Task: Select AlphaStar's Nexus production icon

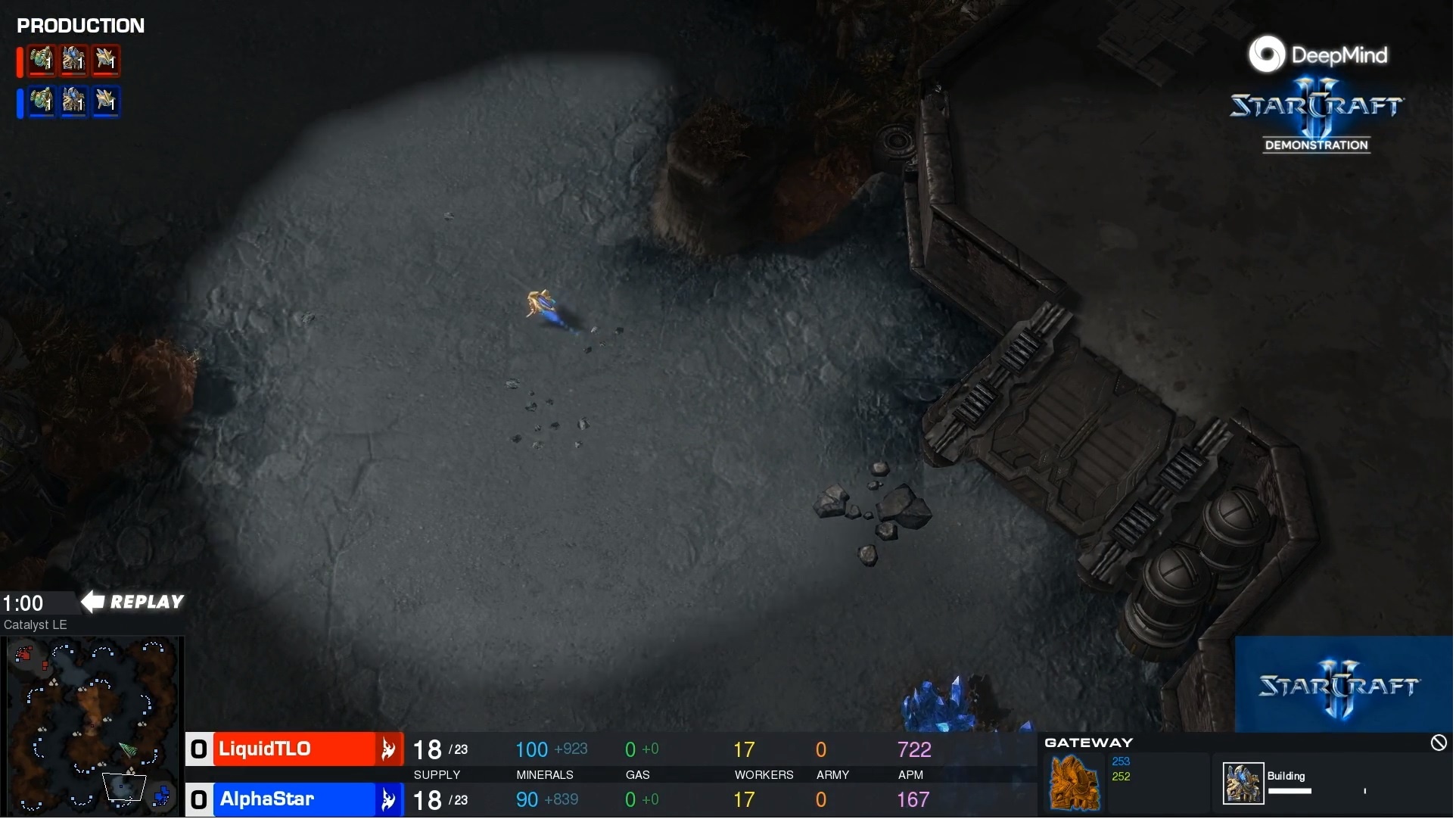Action: (x=41, y=102)
